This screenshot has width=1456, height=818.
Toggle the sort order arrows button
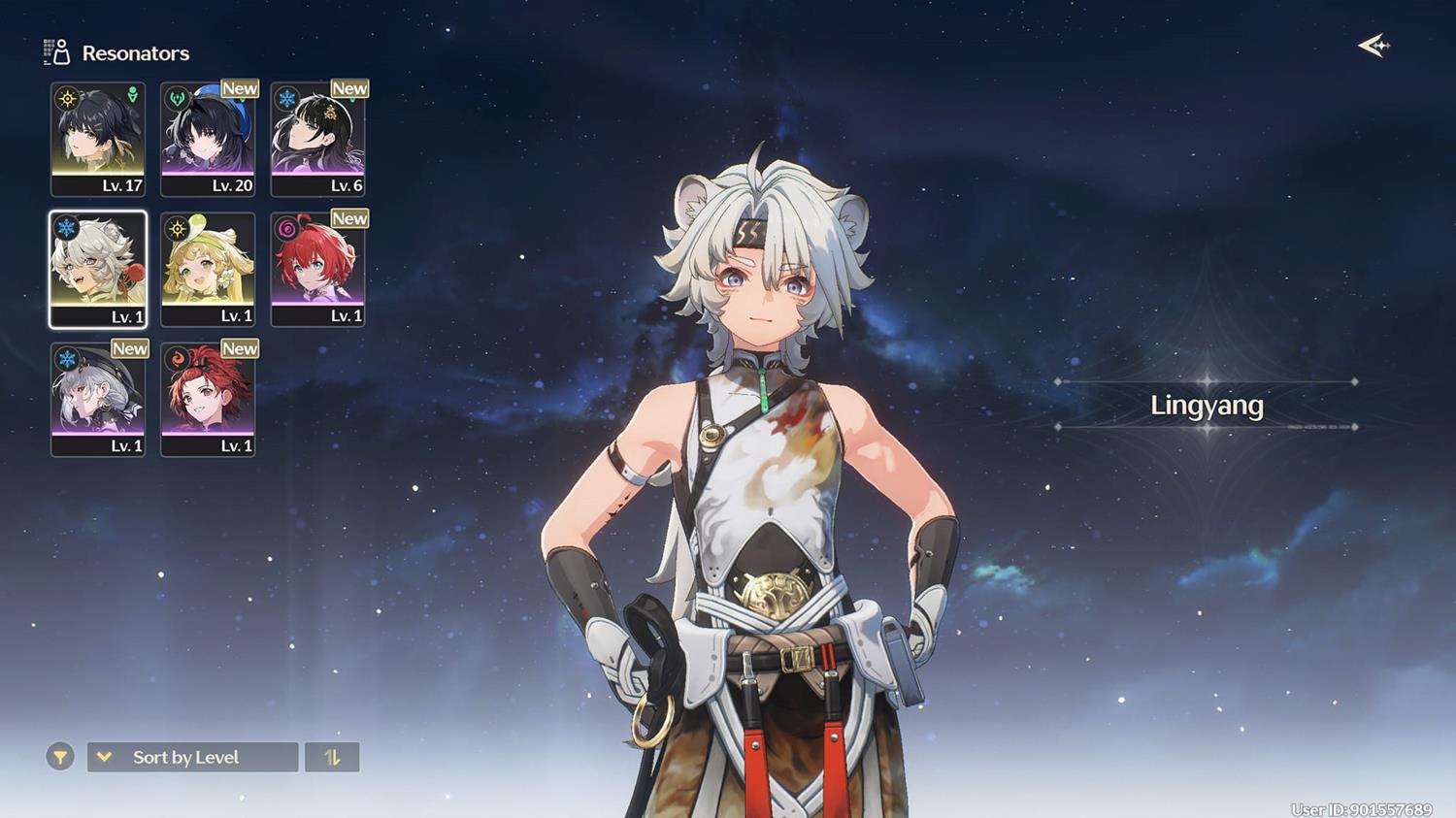pos(332,757)
